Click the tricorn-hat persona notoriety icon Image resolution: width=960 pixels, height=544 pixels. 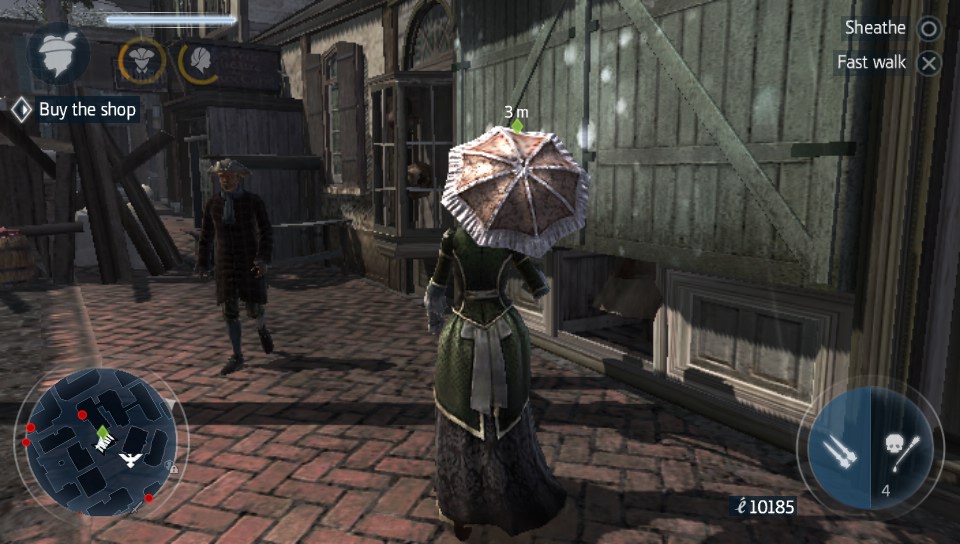click(141, 60)
